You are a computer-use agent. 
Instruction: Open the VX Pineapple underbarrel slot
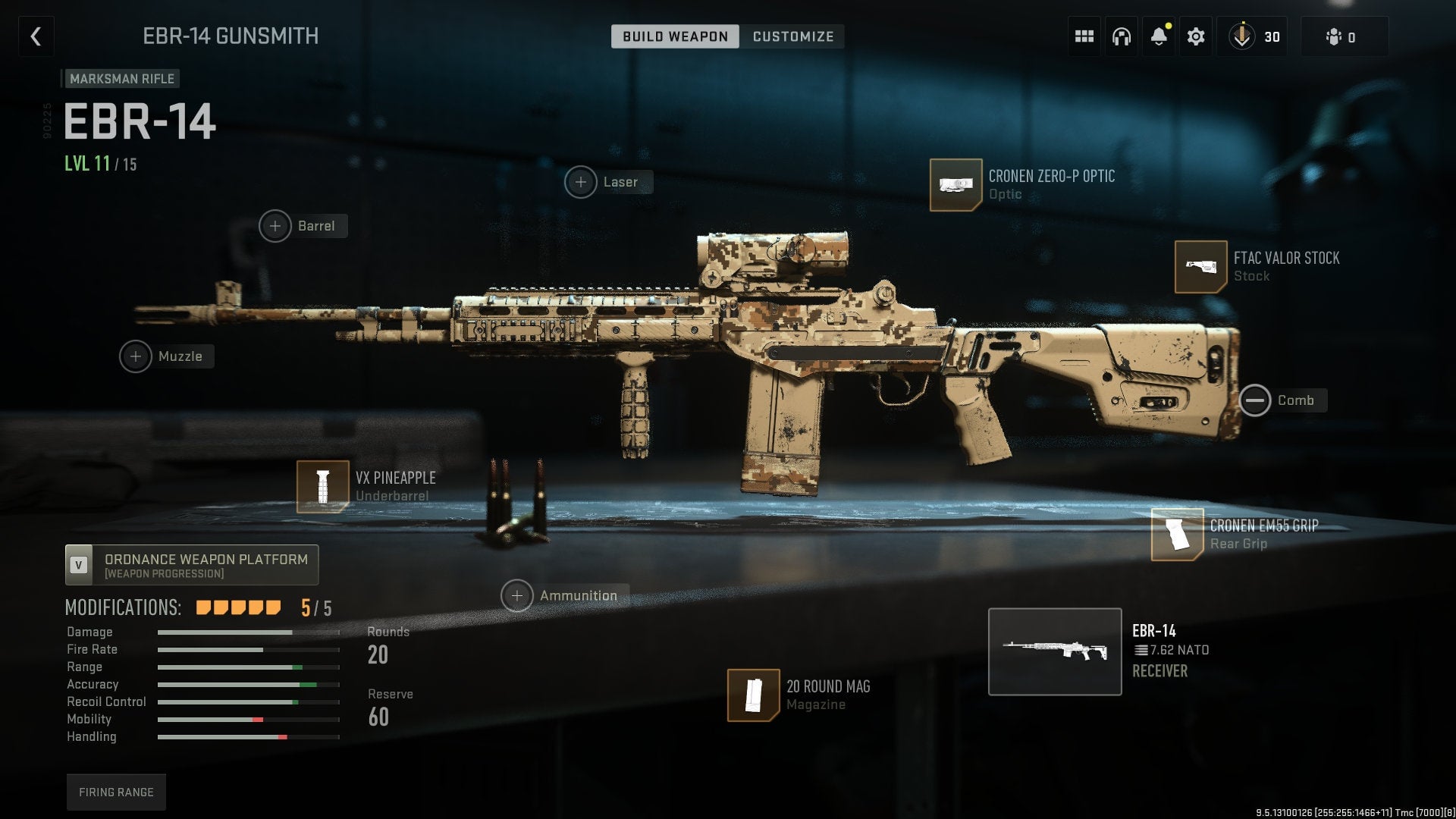pos(322,485)
